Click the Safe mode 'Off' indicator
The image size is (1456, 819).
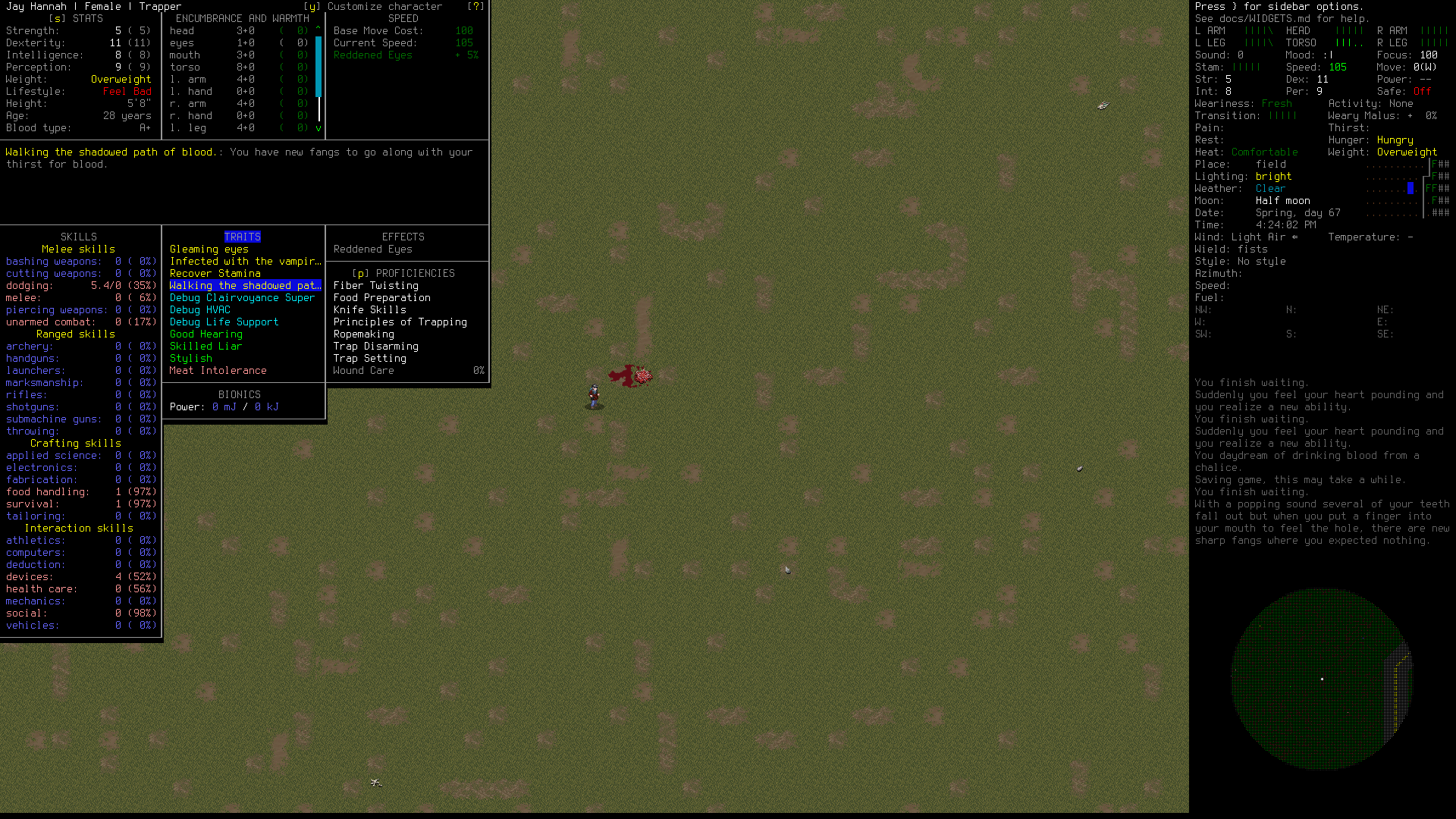1421,91
